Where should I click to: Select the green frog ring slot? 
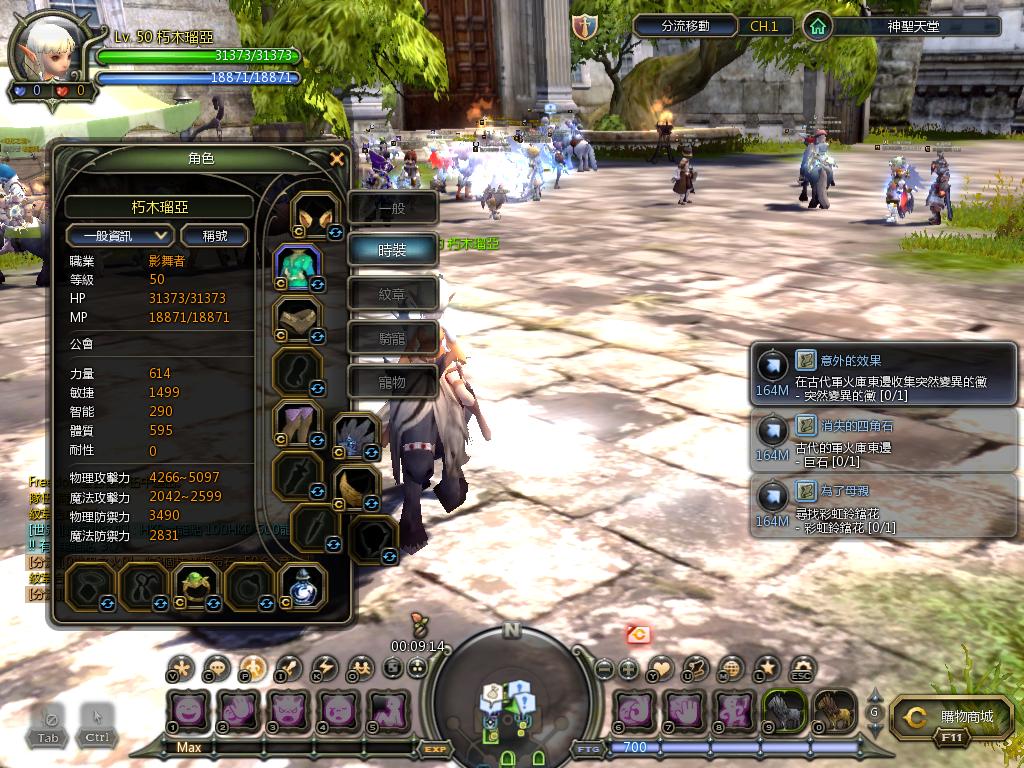[x=190, y=585]
